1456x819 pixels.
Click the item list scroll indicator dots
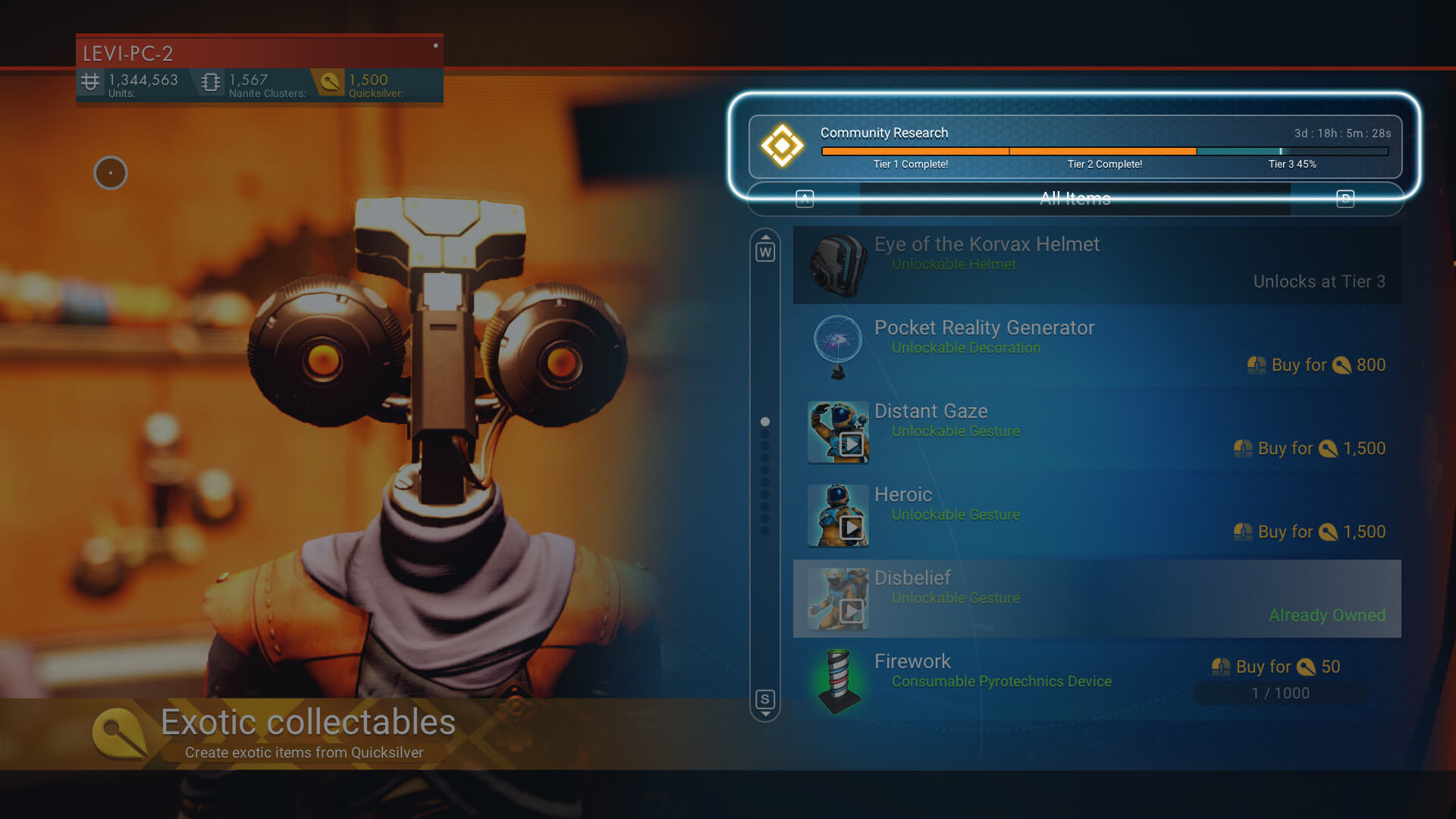[x=765, y=475]
